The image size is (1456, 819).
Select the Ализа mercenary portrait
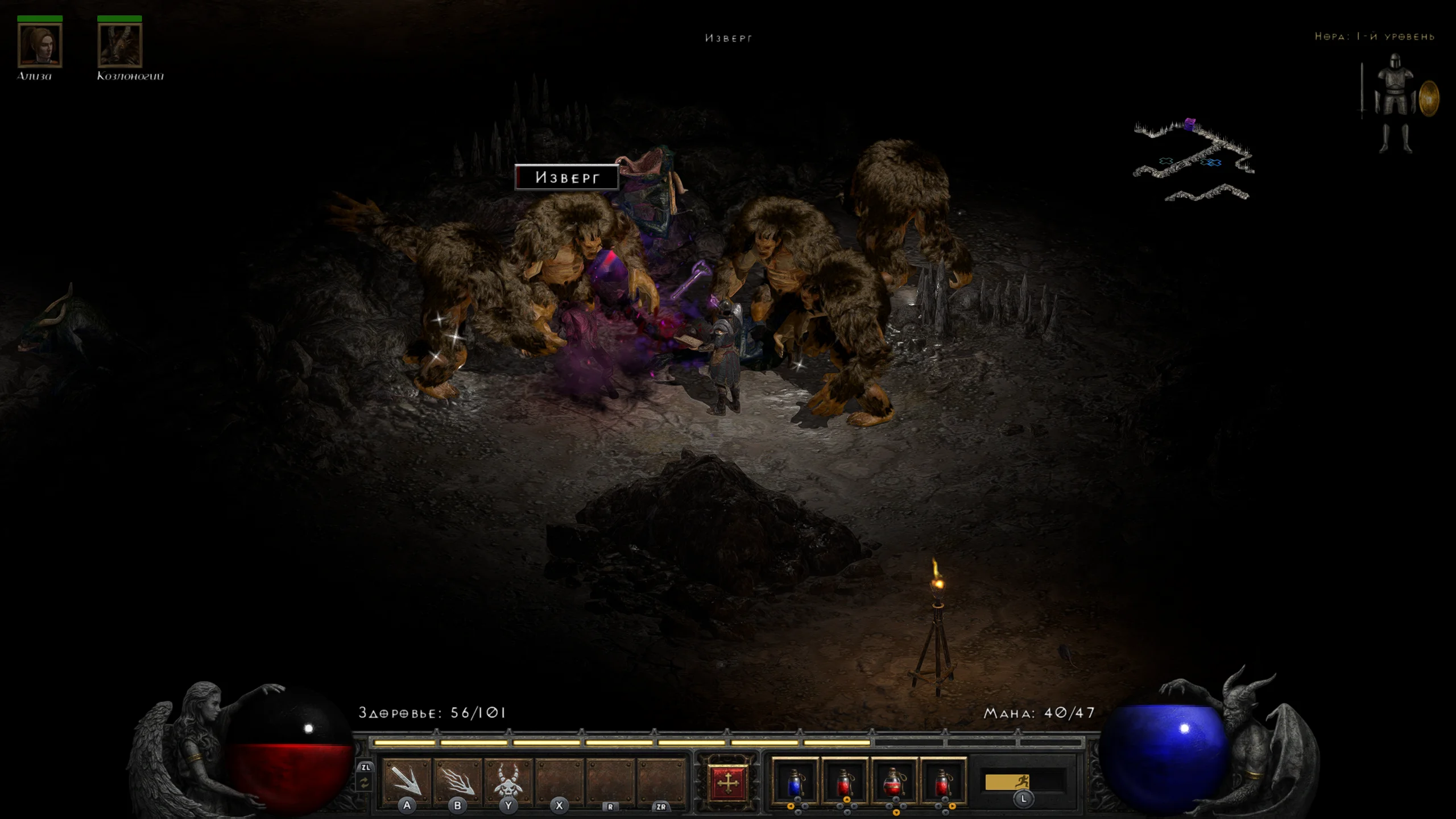40,45
